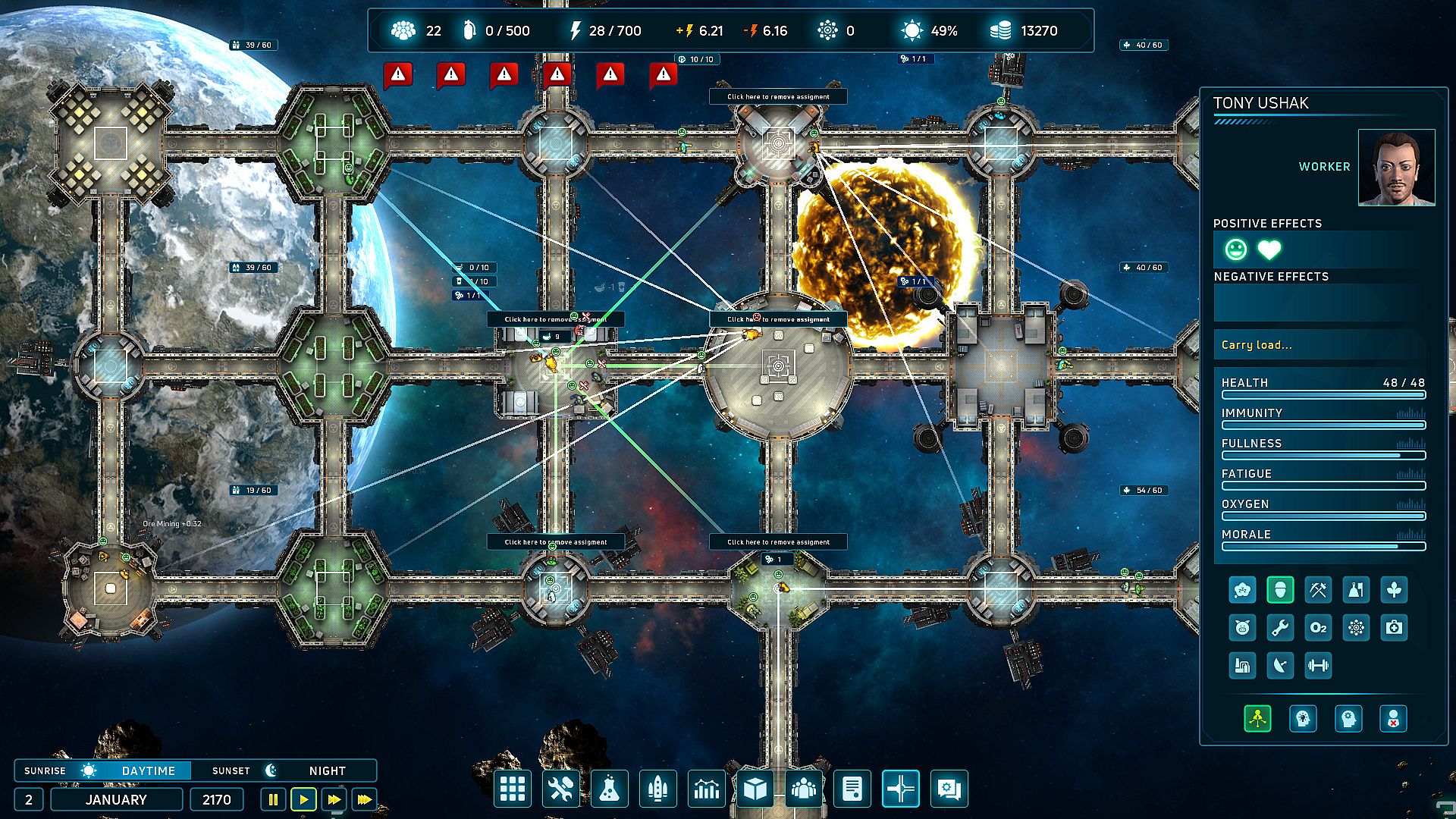Image resolution: width=1456 pixels, height=819 pixels.
Task: Show the statistics bar chart panel
Action: click(706, 789)
